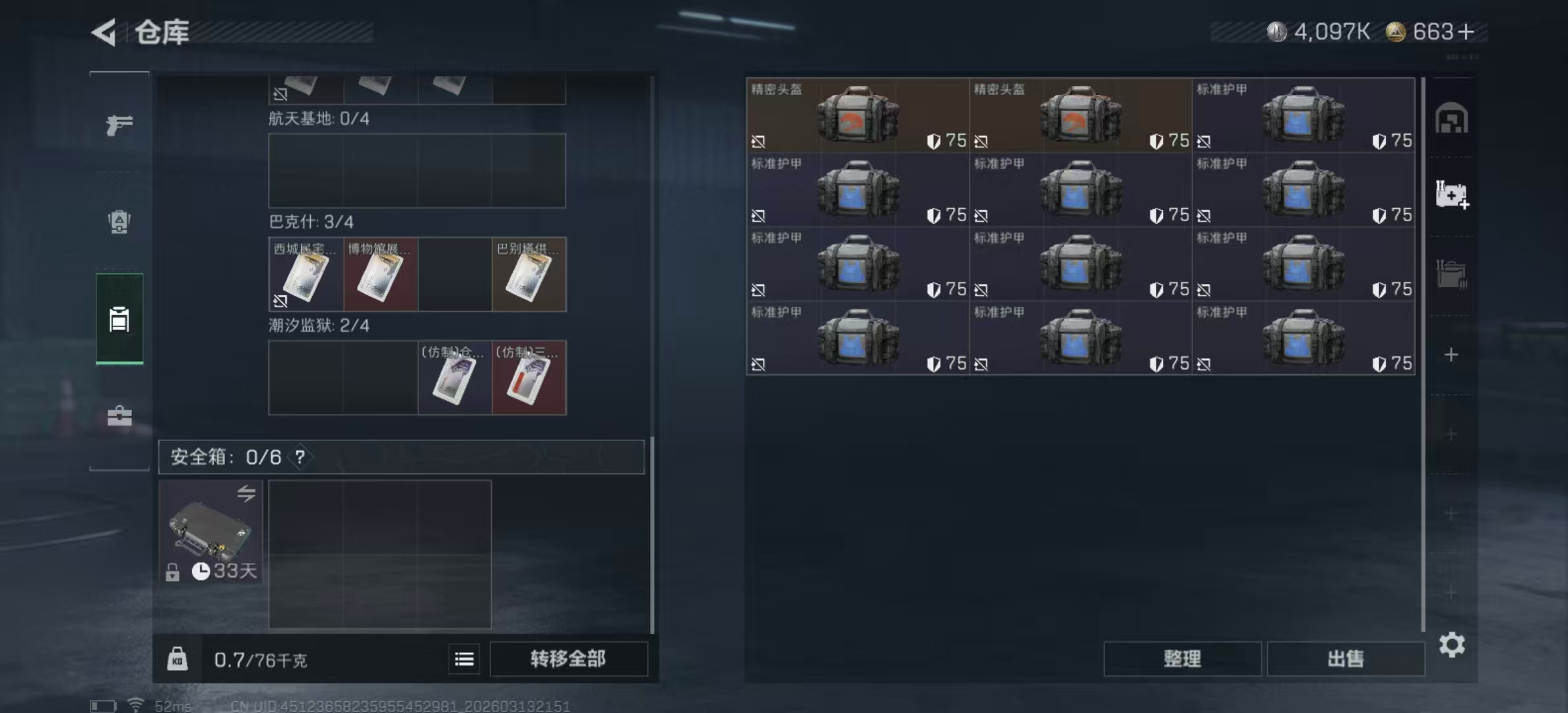Open the list view icon near weight display
Screen dimensions: 1568x713
click(464, 659)
